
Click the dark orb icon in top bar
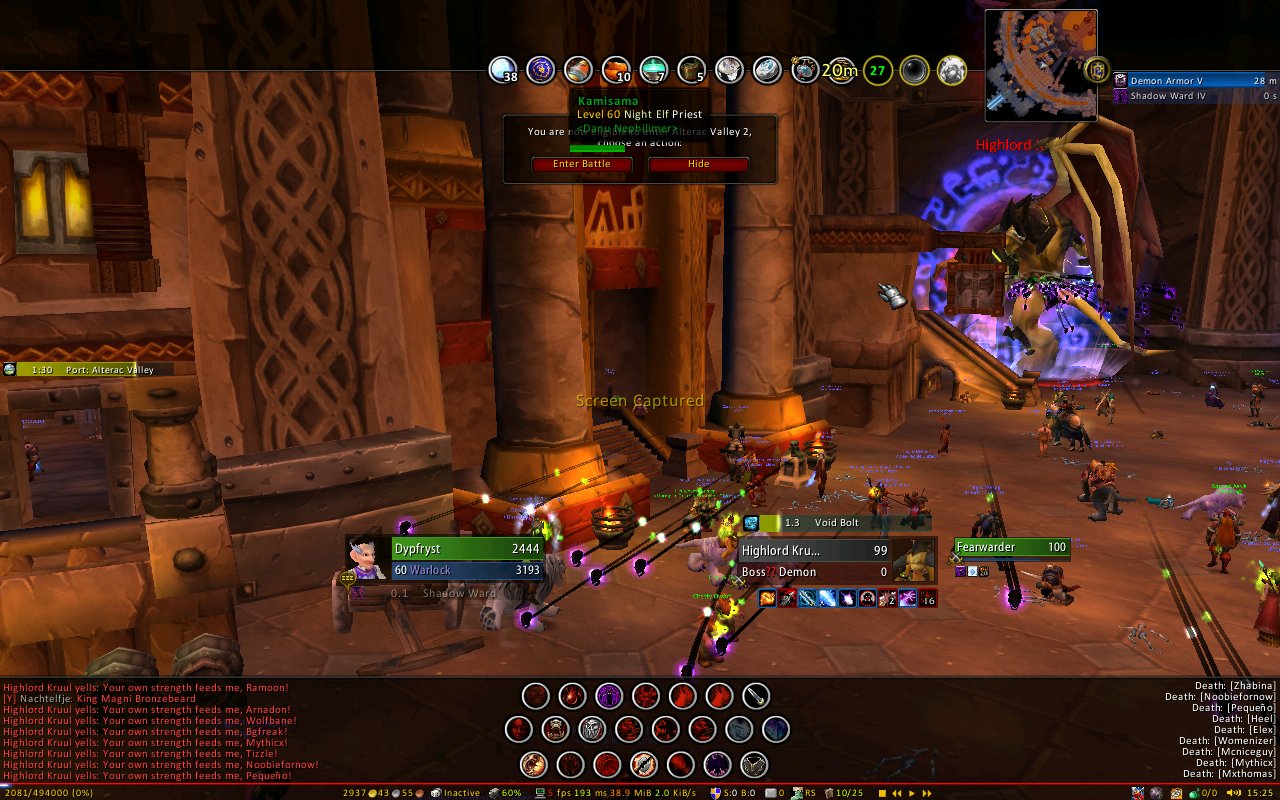[x=914, y=70]
